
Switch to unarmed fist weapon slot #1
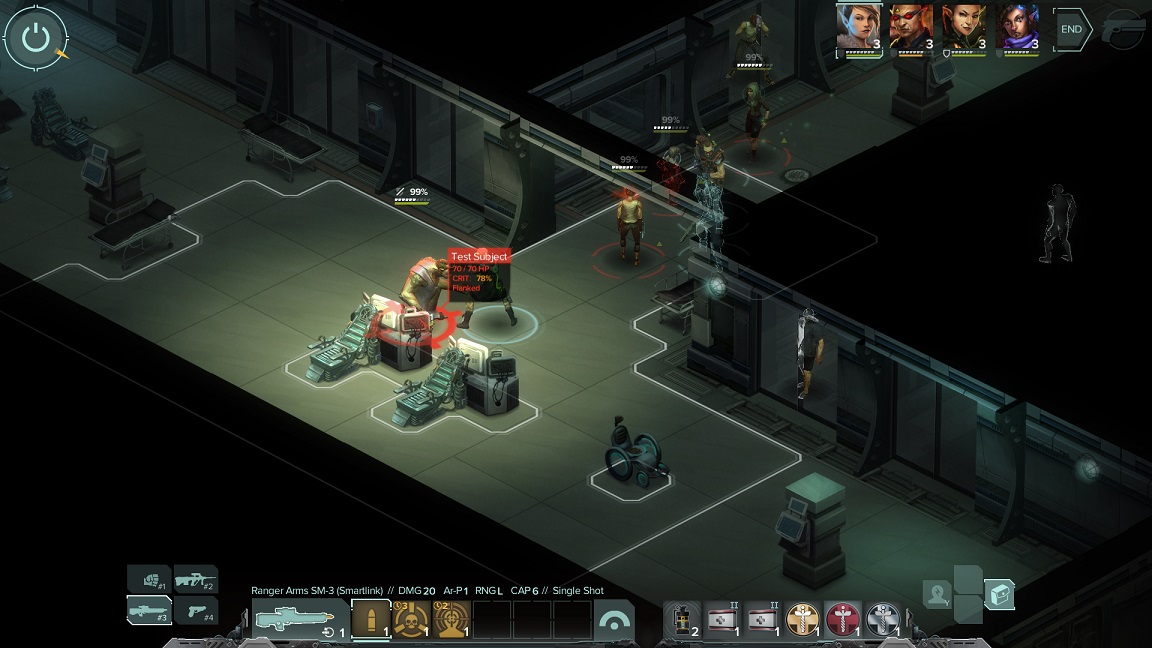pyautogui.click(x=149, y=578)
